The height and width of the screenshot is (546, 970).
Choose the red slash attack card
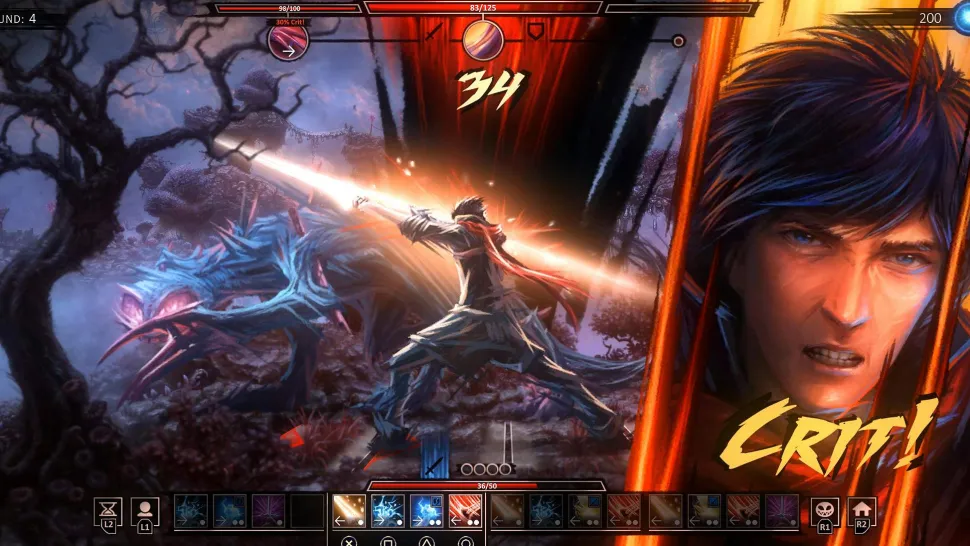point(464,510)
